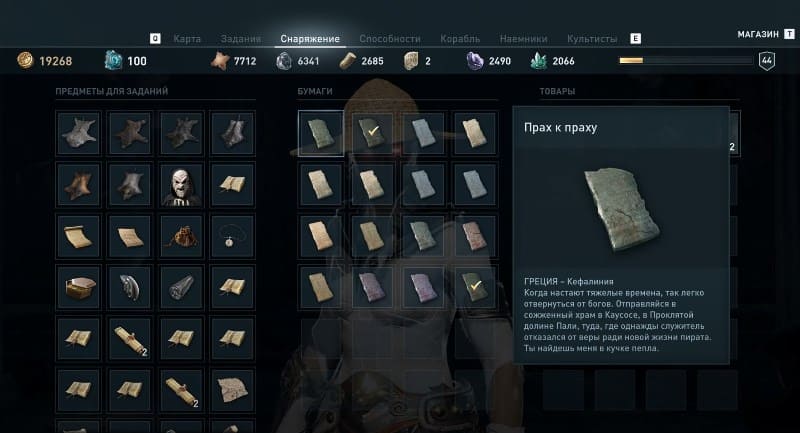Open the Задания tab

coord(240,39)
